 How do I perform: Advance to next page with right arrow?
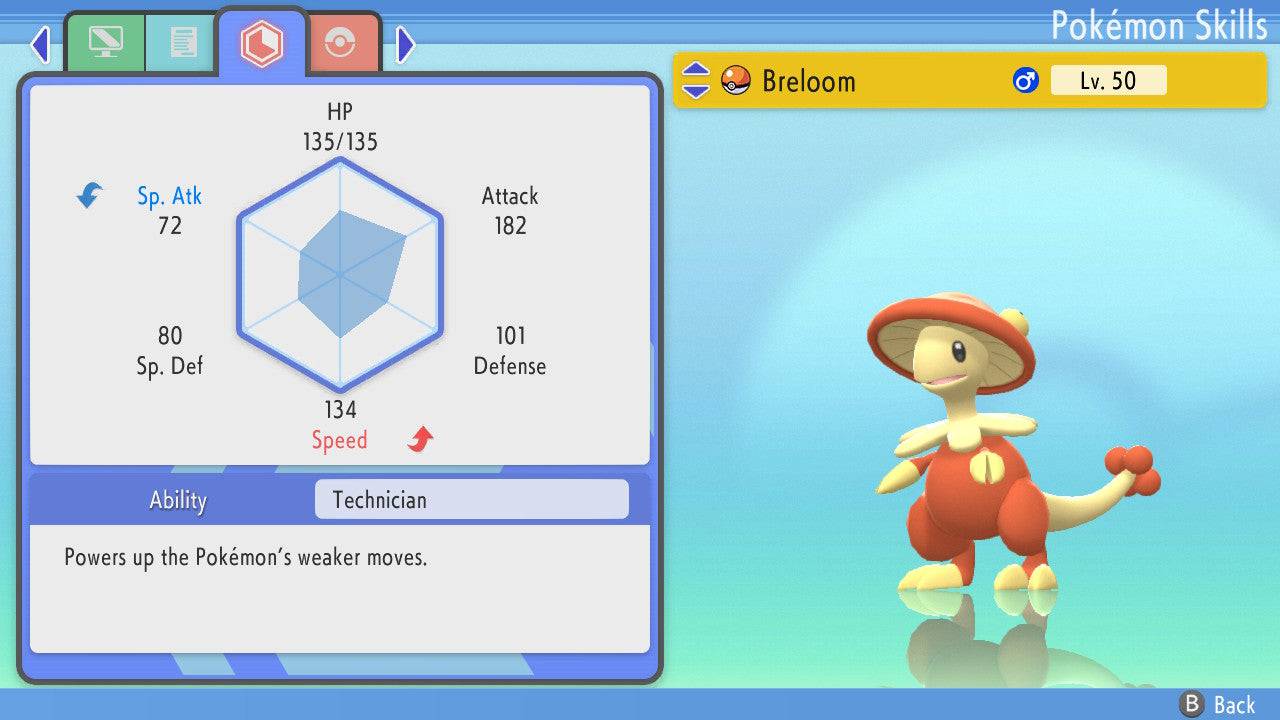405,44
